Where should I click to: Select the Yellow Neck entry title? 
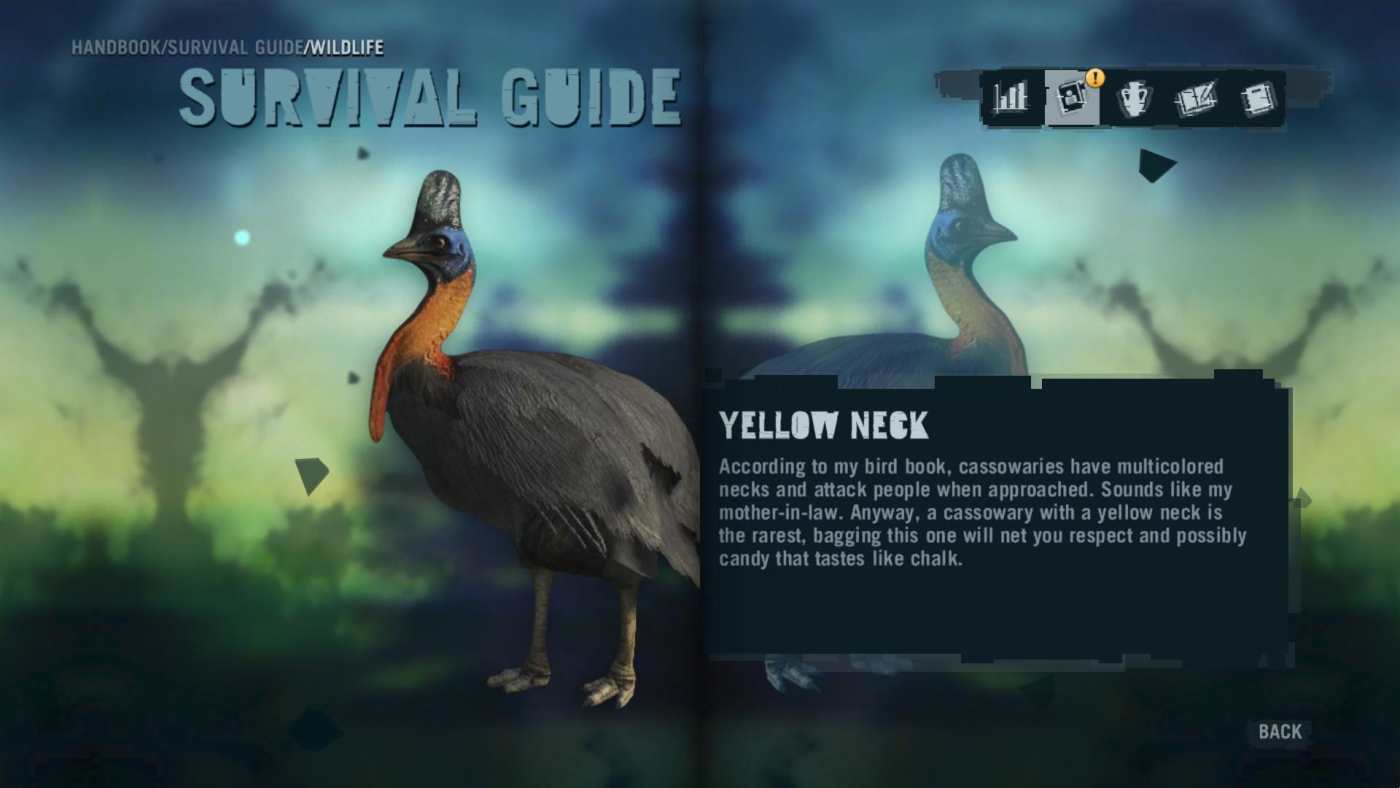point(824,425)
